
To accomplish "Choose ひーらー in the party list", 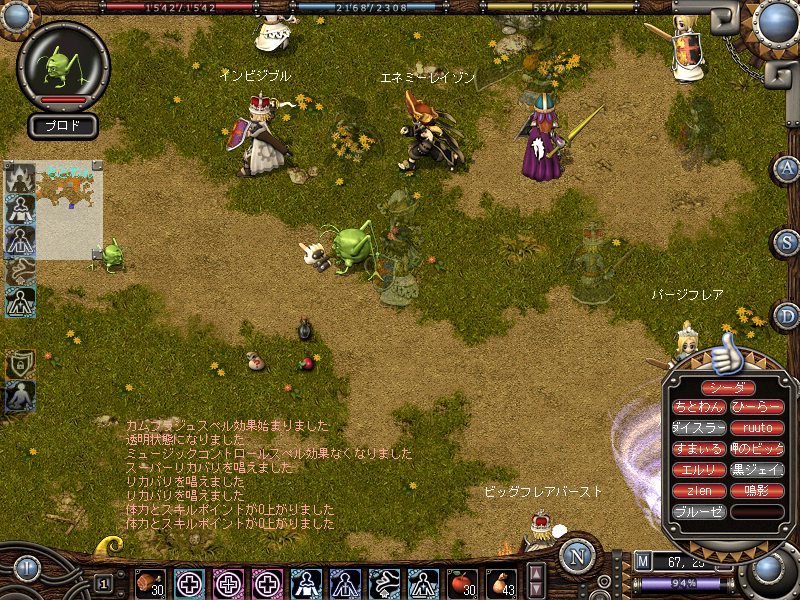I will click(x=757, y=407).
